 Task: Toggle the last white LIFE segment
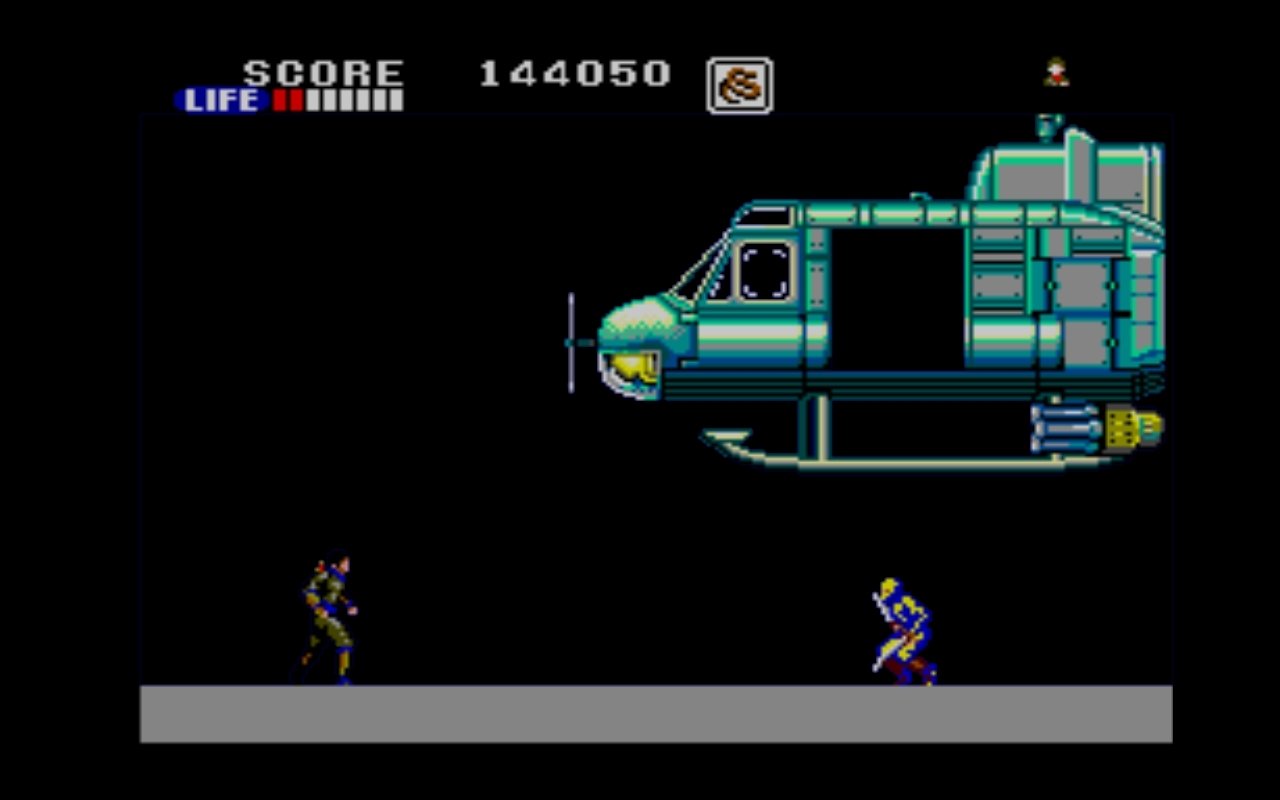(x=395, y=100)
